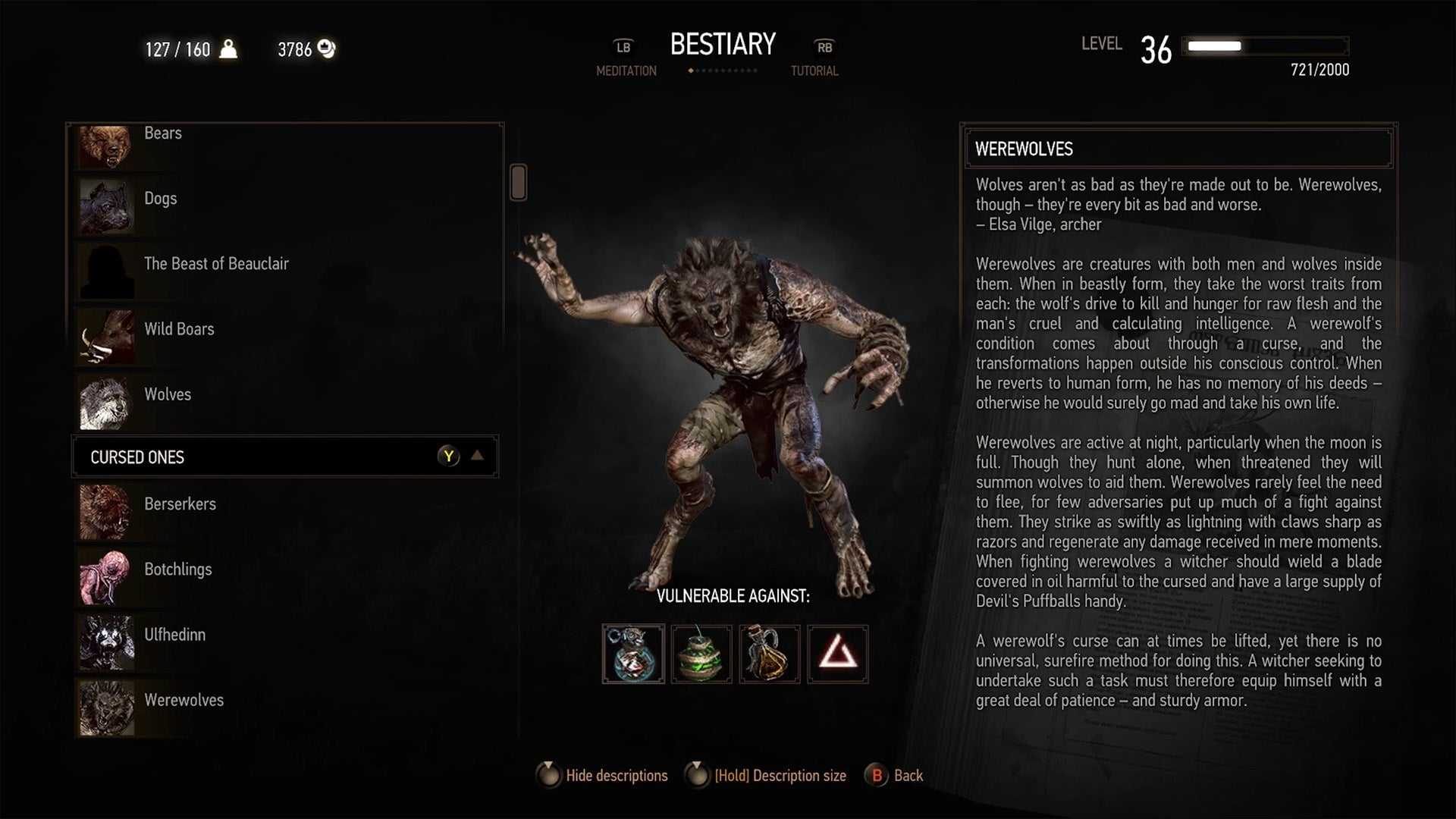
Task: Select the Botchlings creature portrait
Action: tap(106, 577)
